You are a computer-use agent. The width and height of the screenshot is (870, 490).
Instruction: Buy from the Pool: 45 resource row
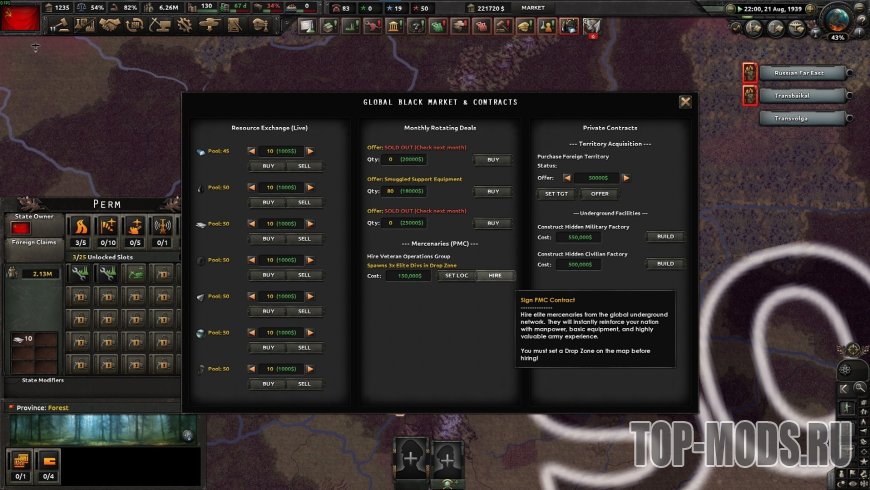point(268,166)
